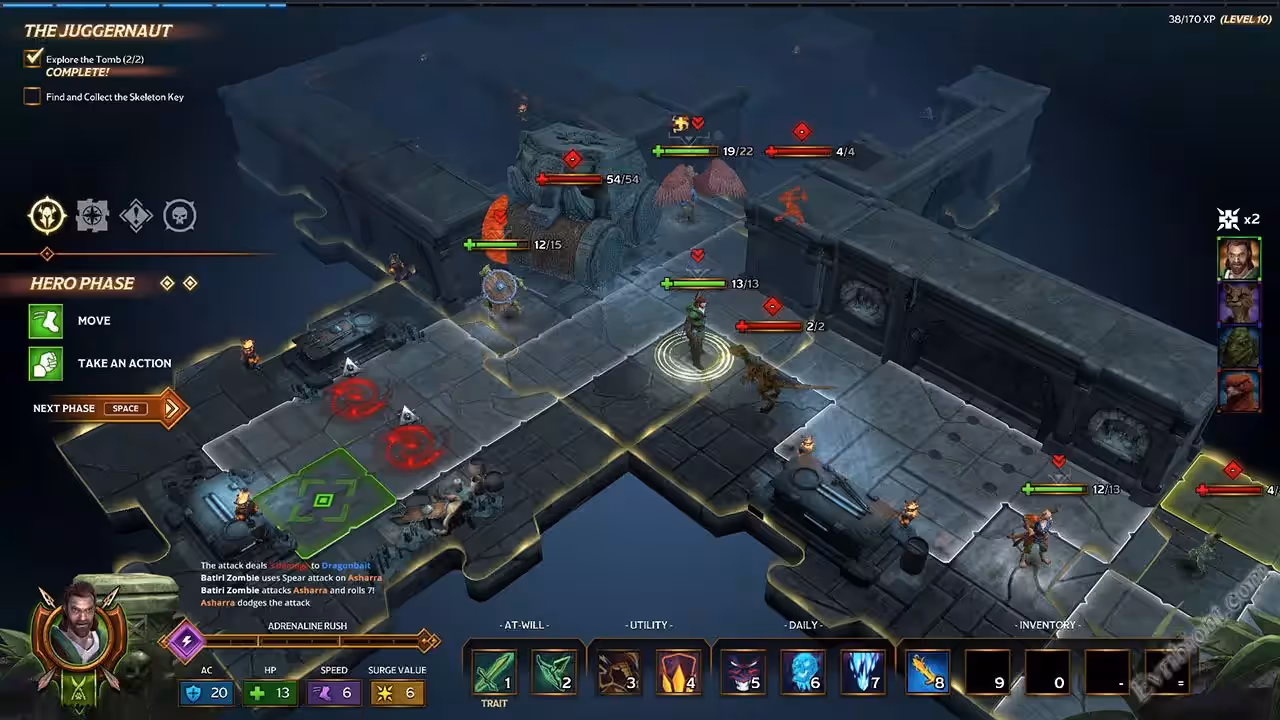This screenshot has width=1280, height=720.
Task: Select the Take an Action fist icon
Action: point(45,363)
